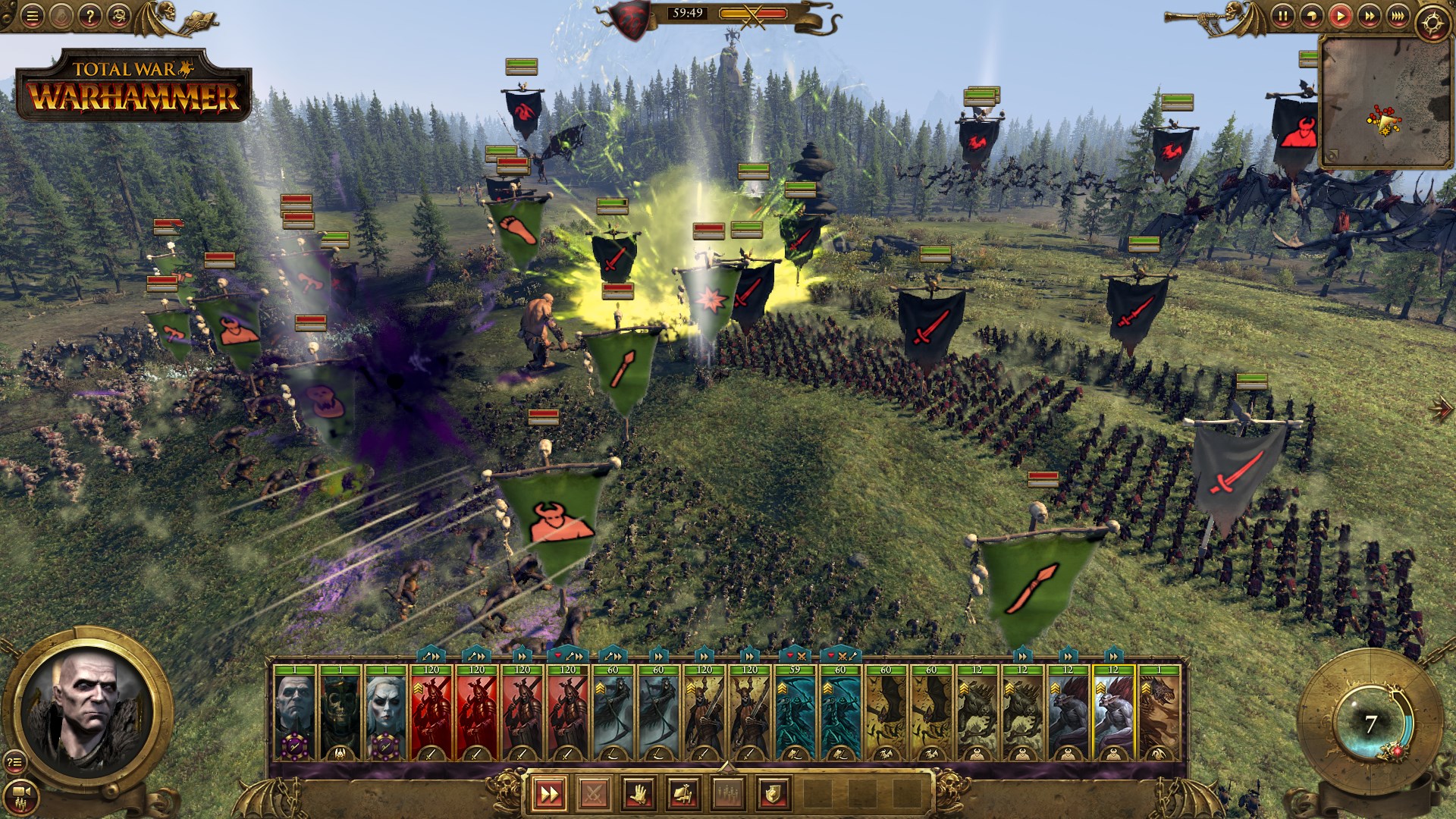Toggle the run order button
Screen dimensions: 1456x819
coord(548,794)
